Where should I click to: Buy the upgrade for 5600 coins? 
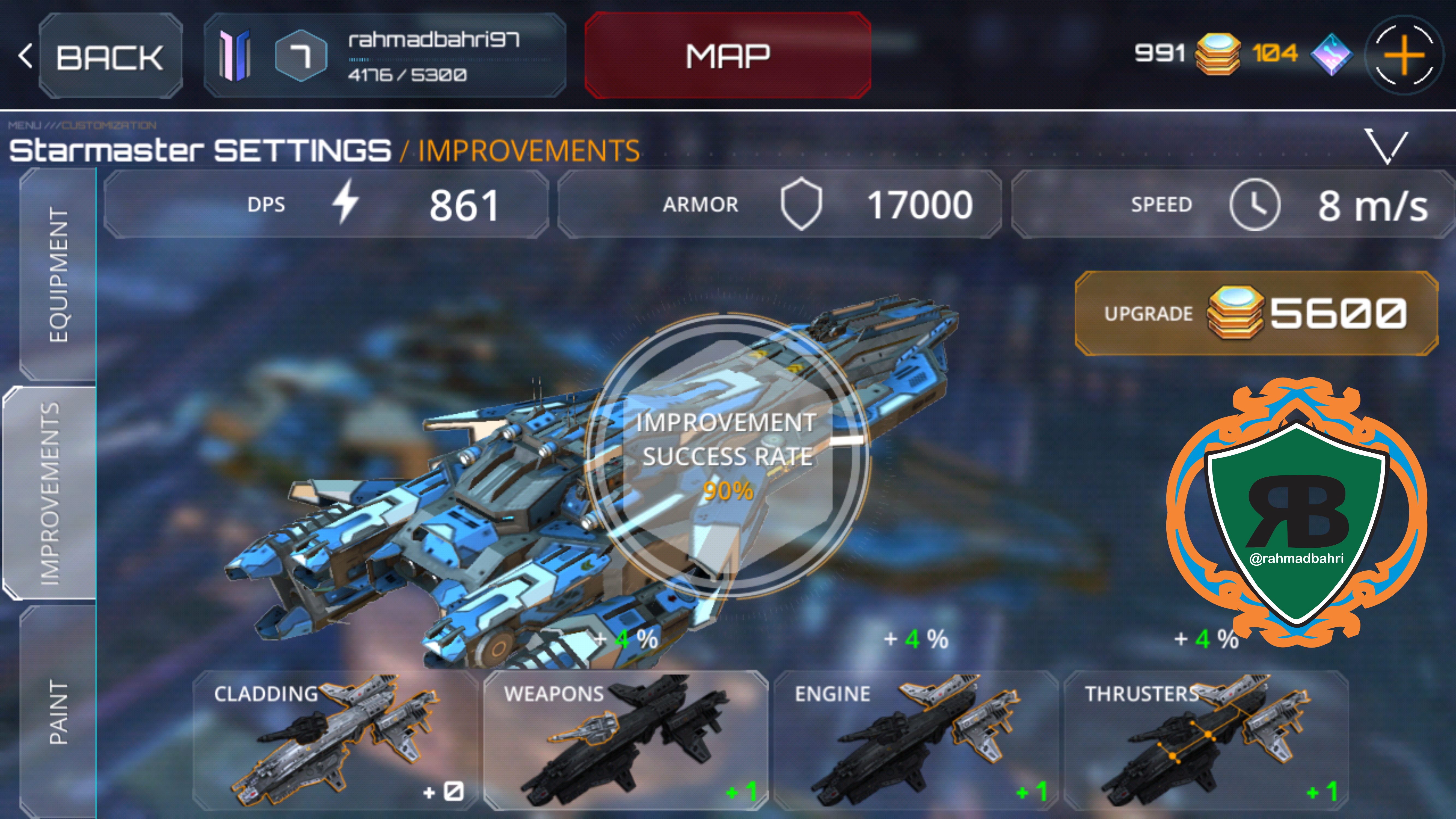(1256, 314)
